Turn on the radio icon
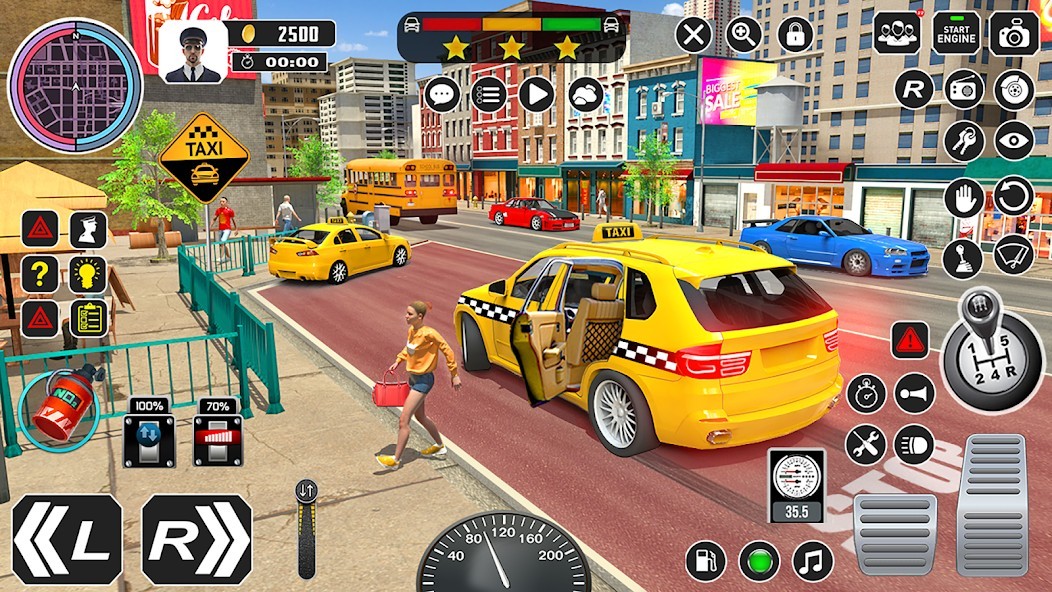1052x592 pixels. point(964,89)
